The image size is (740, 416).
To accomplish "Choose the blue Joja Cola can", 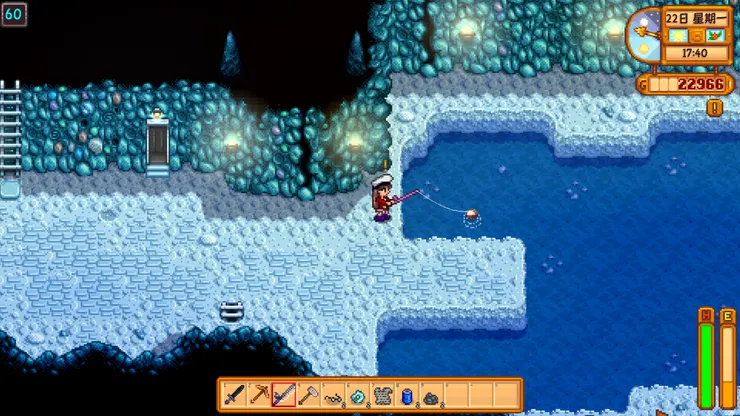I will 407,394.
